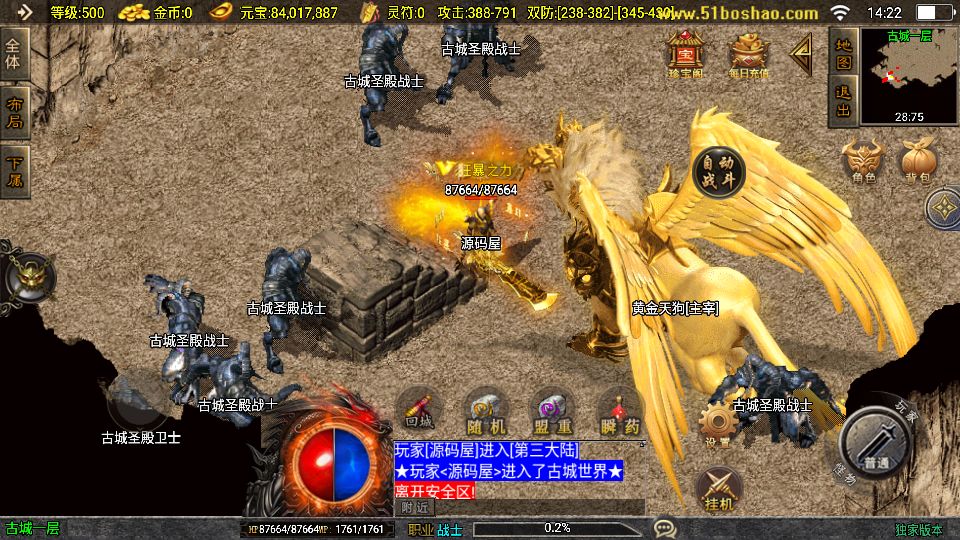The image size is (960, 540).
Task: Use the 盟重 teleport scroll
Action: point(552,412)
